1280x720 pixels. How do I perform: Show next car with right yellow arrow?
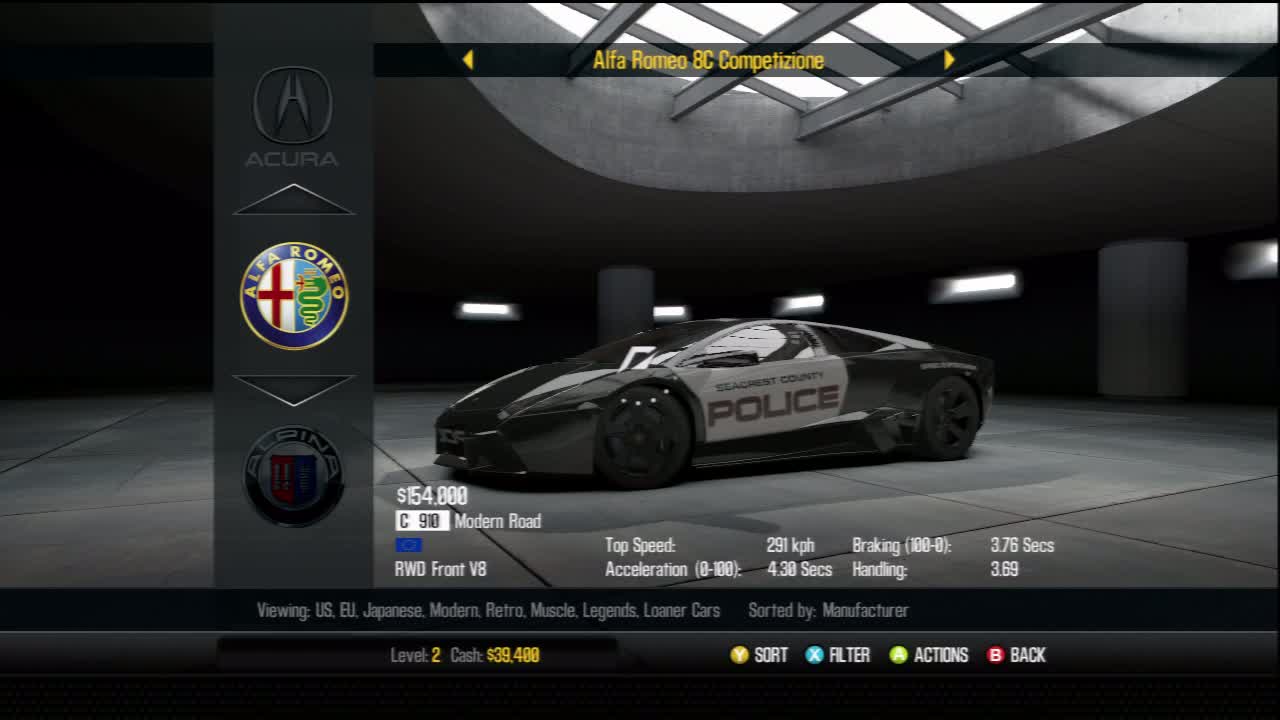949,60
